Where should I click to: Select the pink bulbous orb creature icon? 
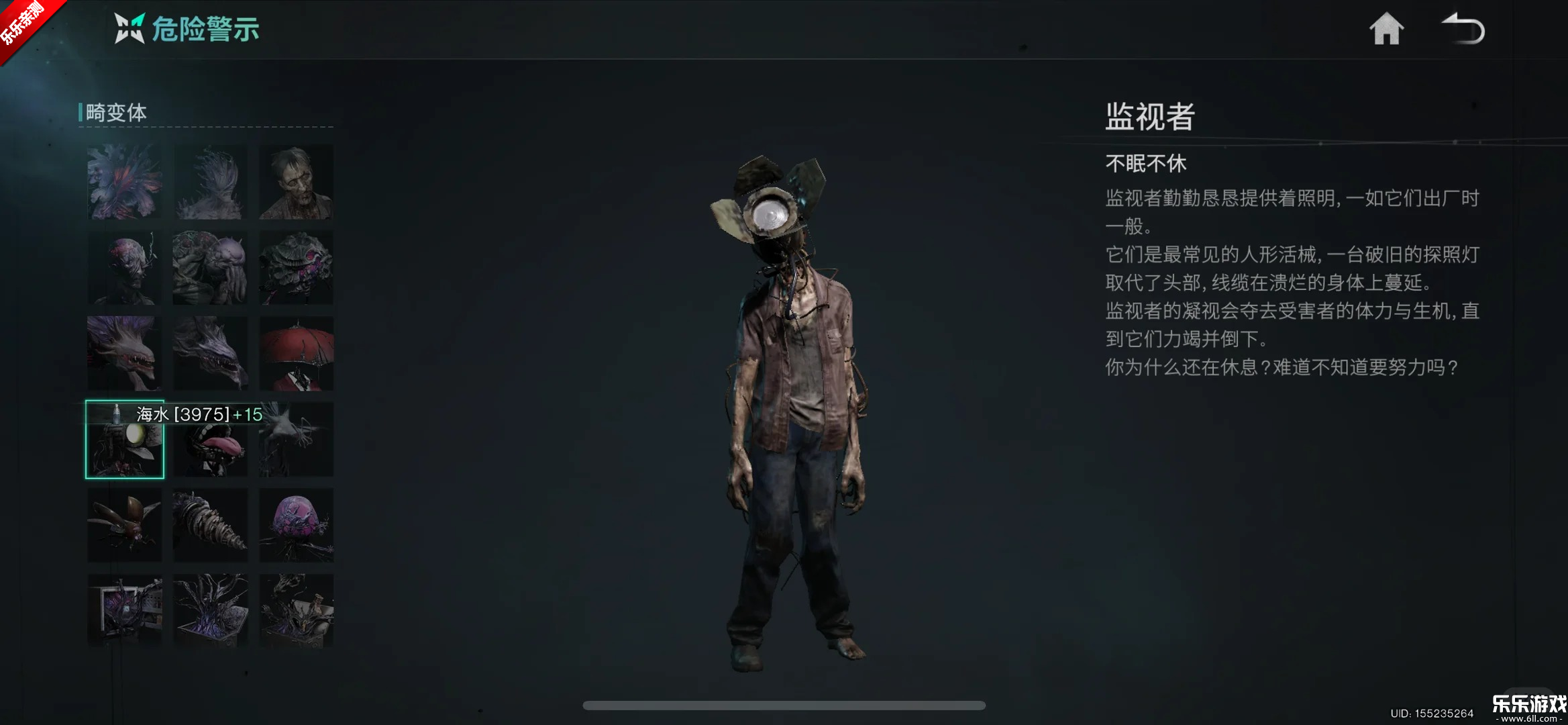click(296, 525)
